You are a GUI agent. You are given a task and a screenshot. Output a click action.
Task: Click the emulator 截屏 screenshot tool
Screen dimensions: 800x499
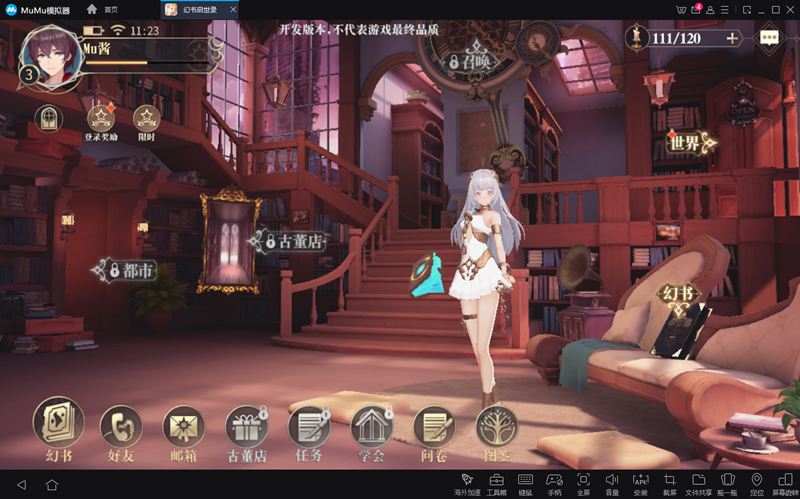(670, 484)
